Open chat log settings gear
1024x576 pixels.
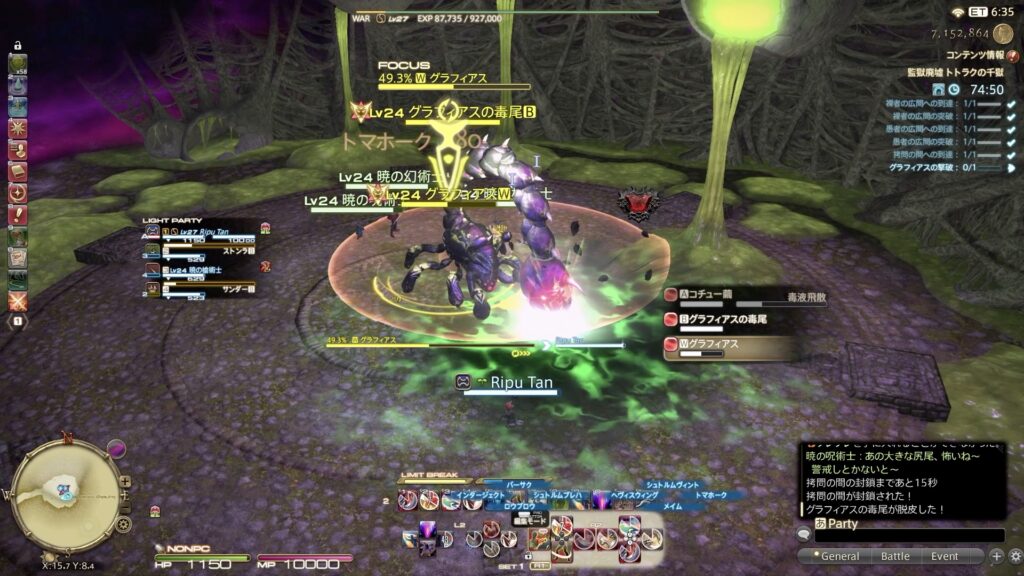1014,556
